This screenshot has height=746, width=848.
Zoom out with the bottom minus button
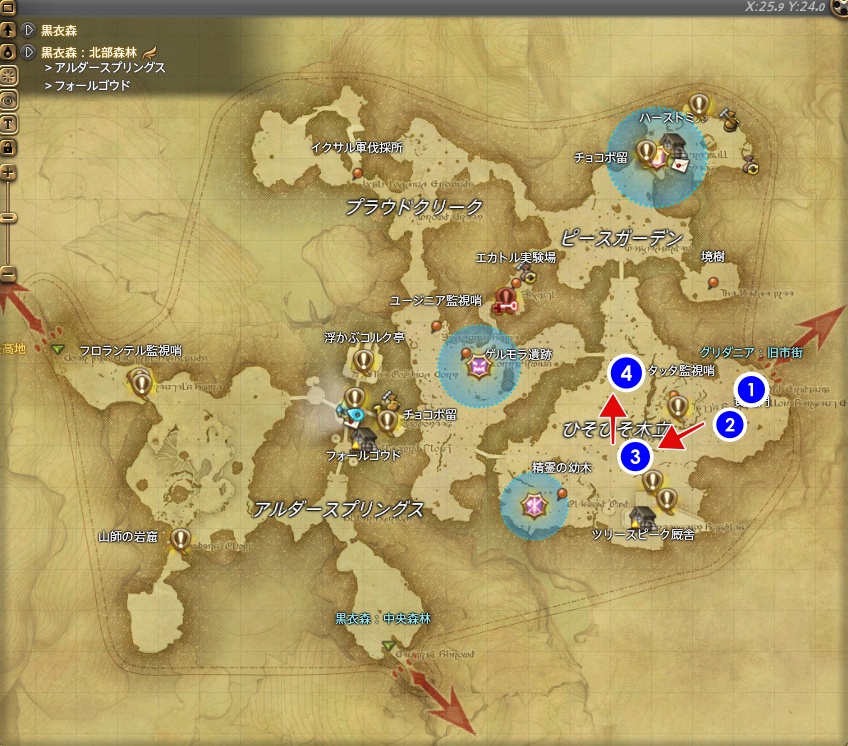pyautogui.click(x=8, y=273)
